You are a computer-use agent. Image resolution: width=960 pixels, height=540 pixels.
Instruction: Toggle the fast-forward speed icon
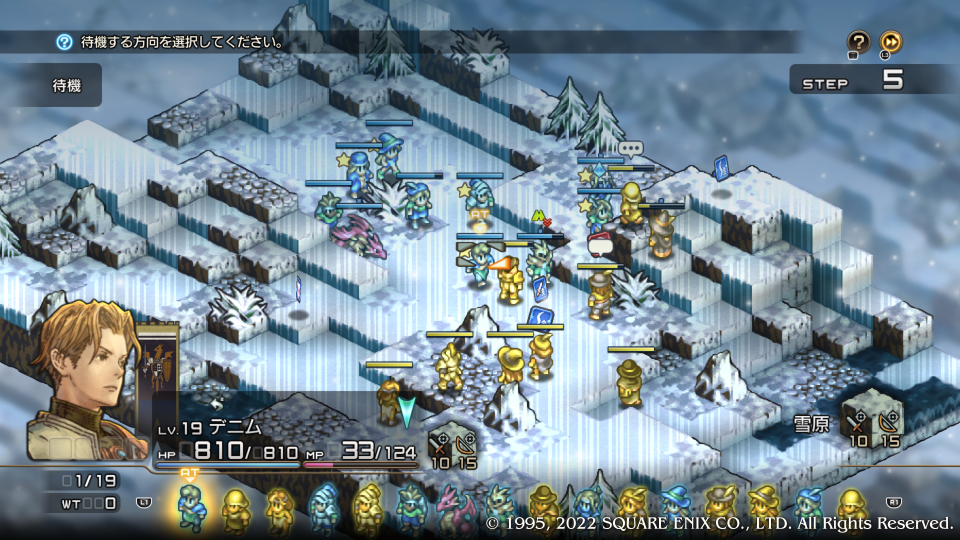(x=891, y=42)
